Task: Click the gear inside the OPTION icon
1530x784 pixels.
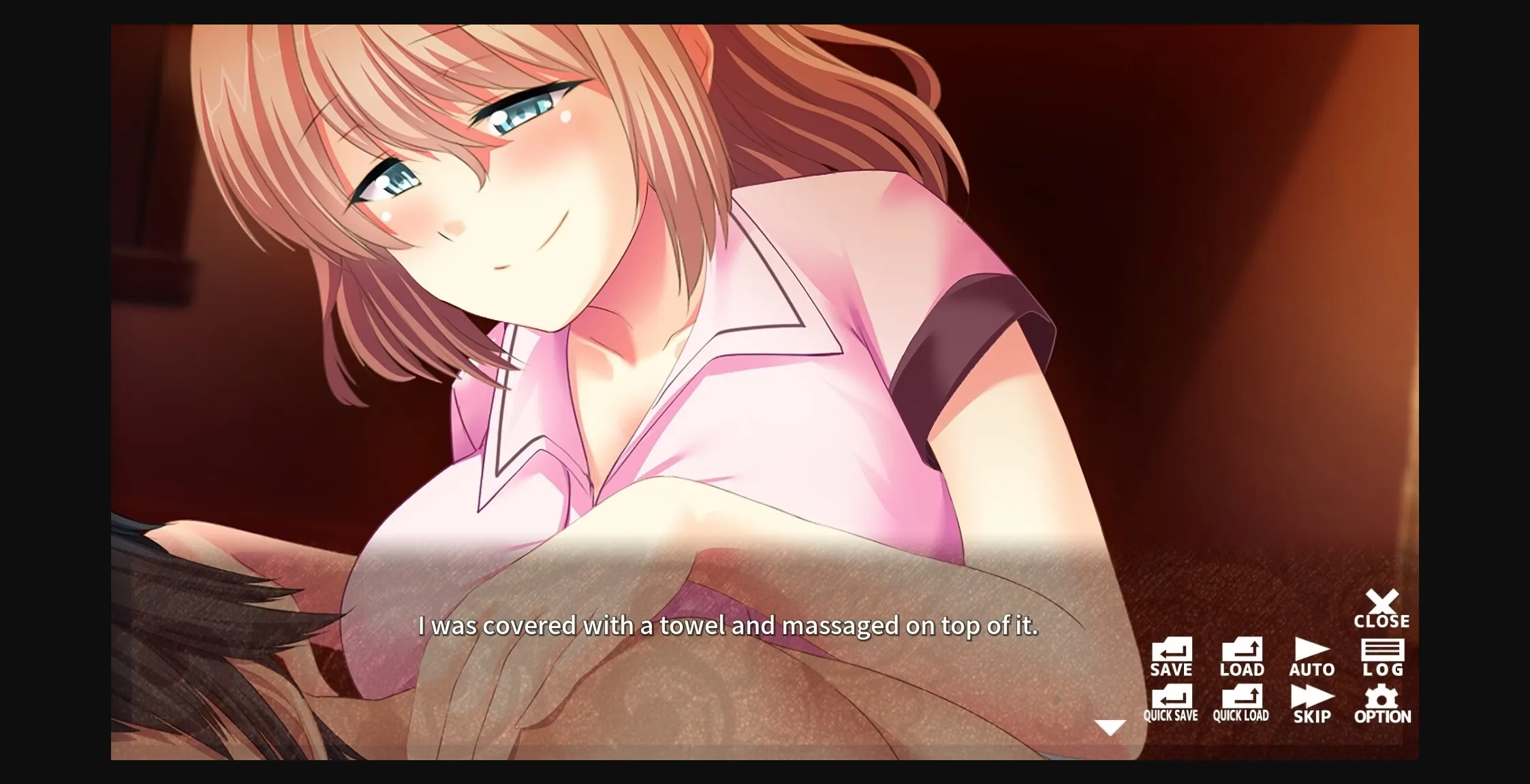Action: point(1381,696)
